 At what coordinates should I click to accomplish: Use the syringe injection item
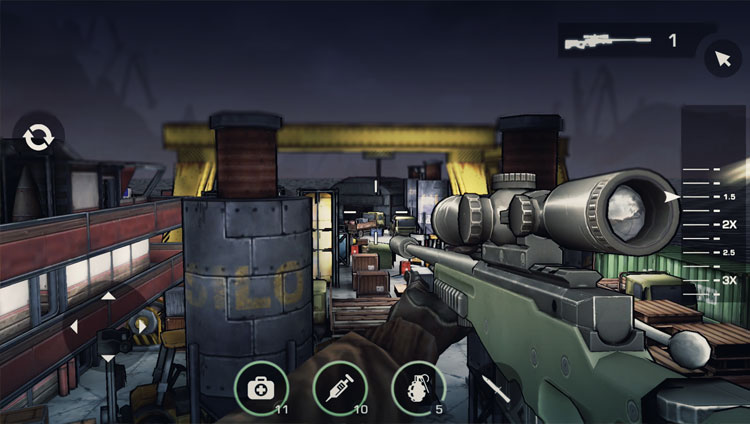[x=339, y=386]
